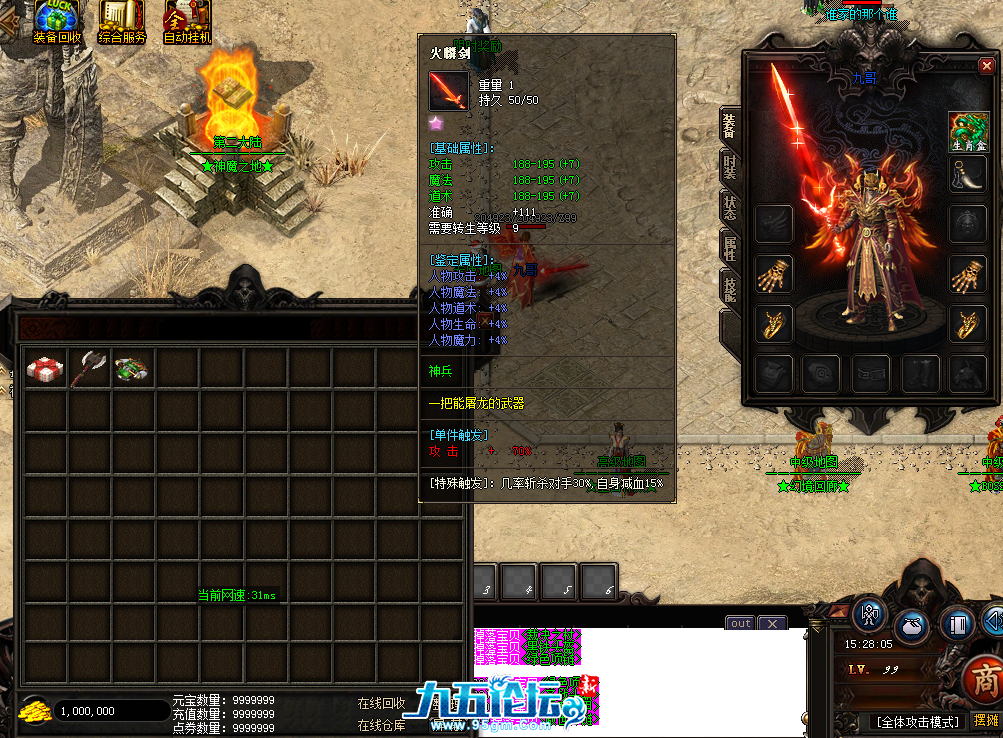
Task: Switch to the 时装 fashion tab
Action: [x=729, y=166]
